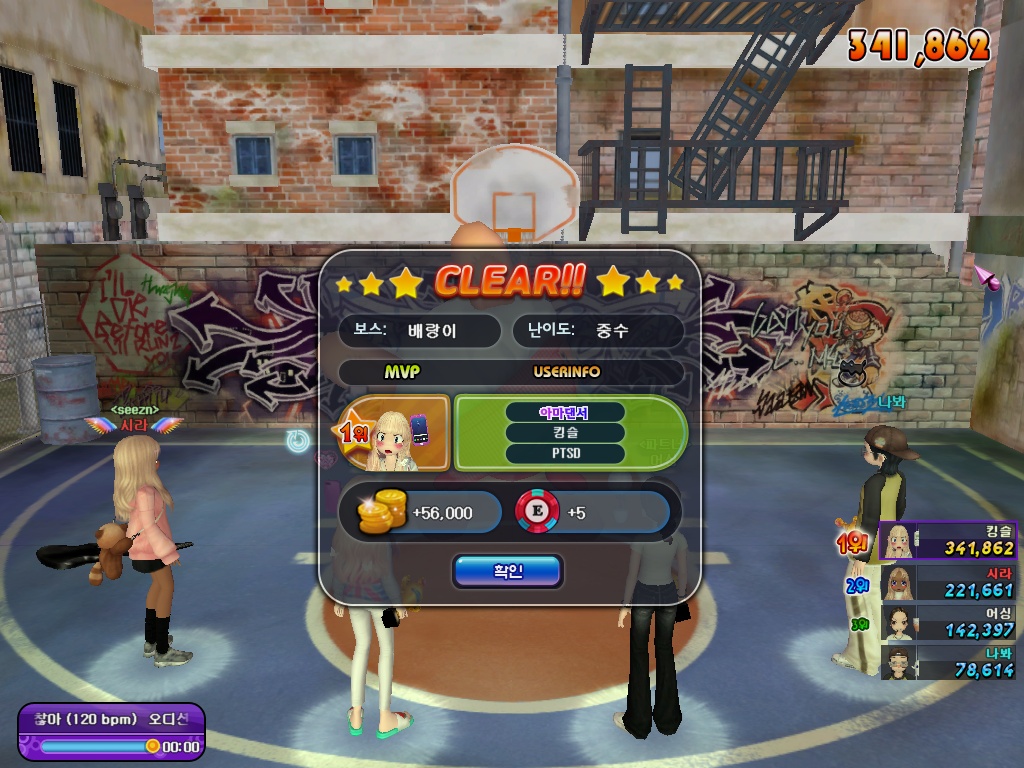
Task: Click the song progress bar slider
Action: point(98,746)
